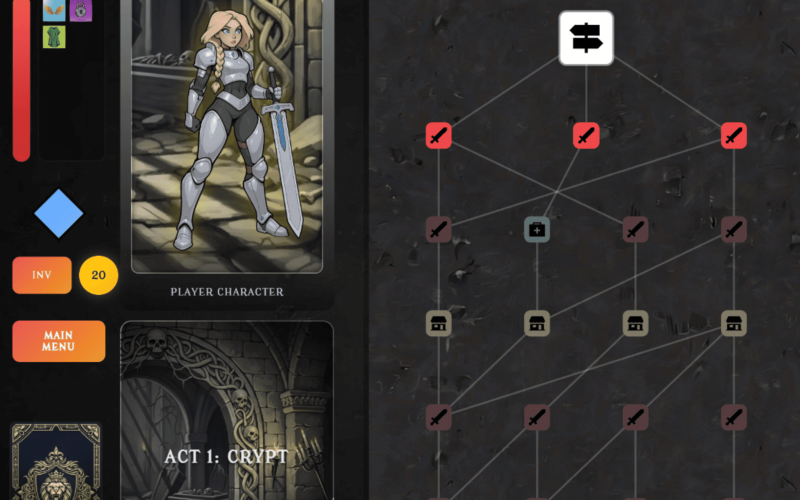Screen dimensions: 800x500
Task: Choose the medkit healing node on the map
Action: (537, 230)
